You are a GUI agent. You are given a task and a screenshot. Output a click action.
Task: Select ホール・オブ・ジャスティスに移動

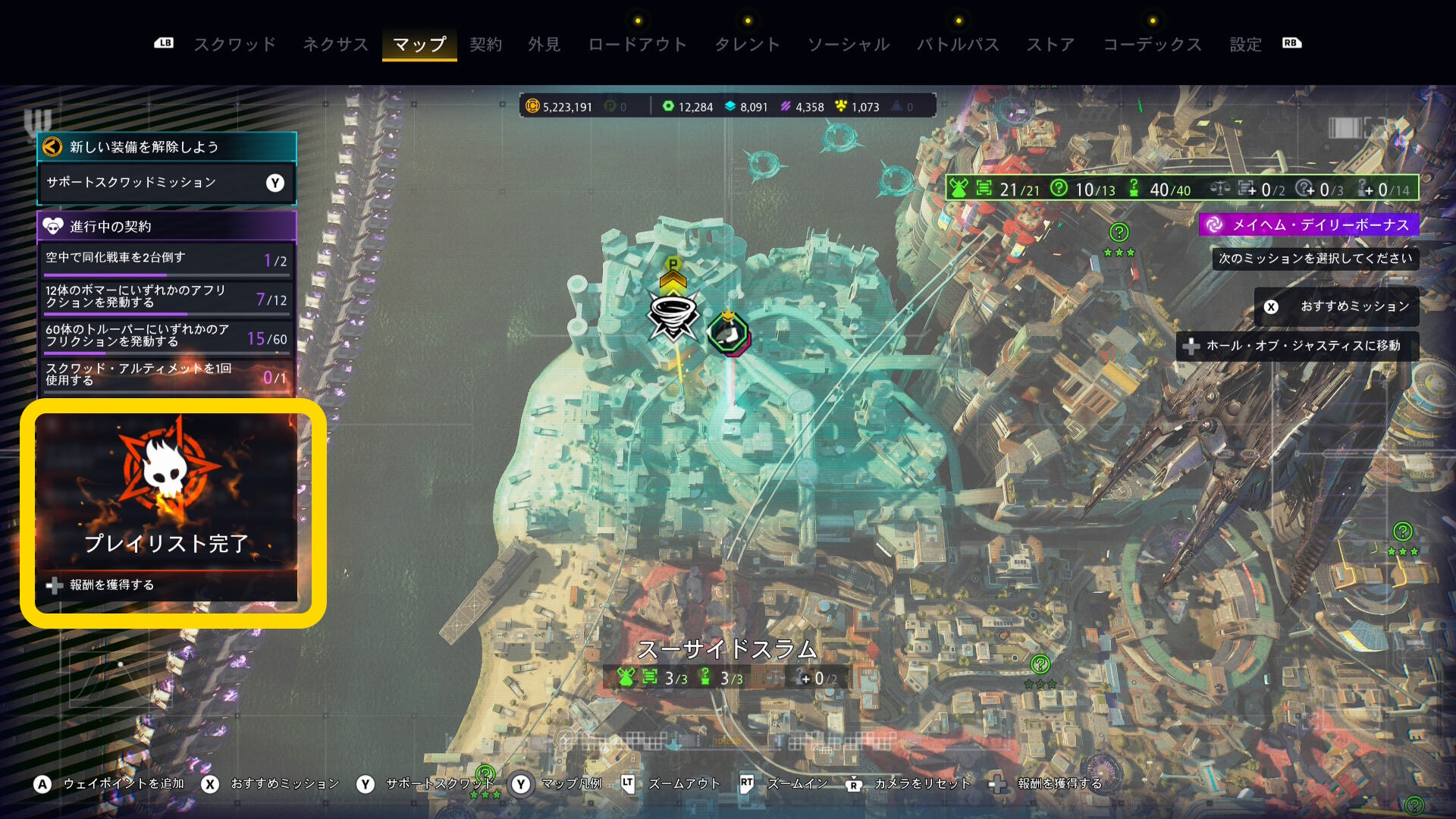pyautogui.click(x=1298, y=346)
